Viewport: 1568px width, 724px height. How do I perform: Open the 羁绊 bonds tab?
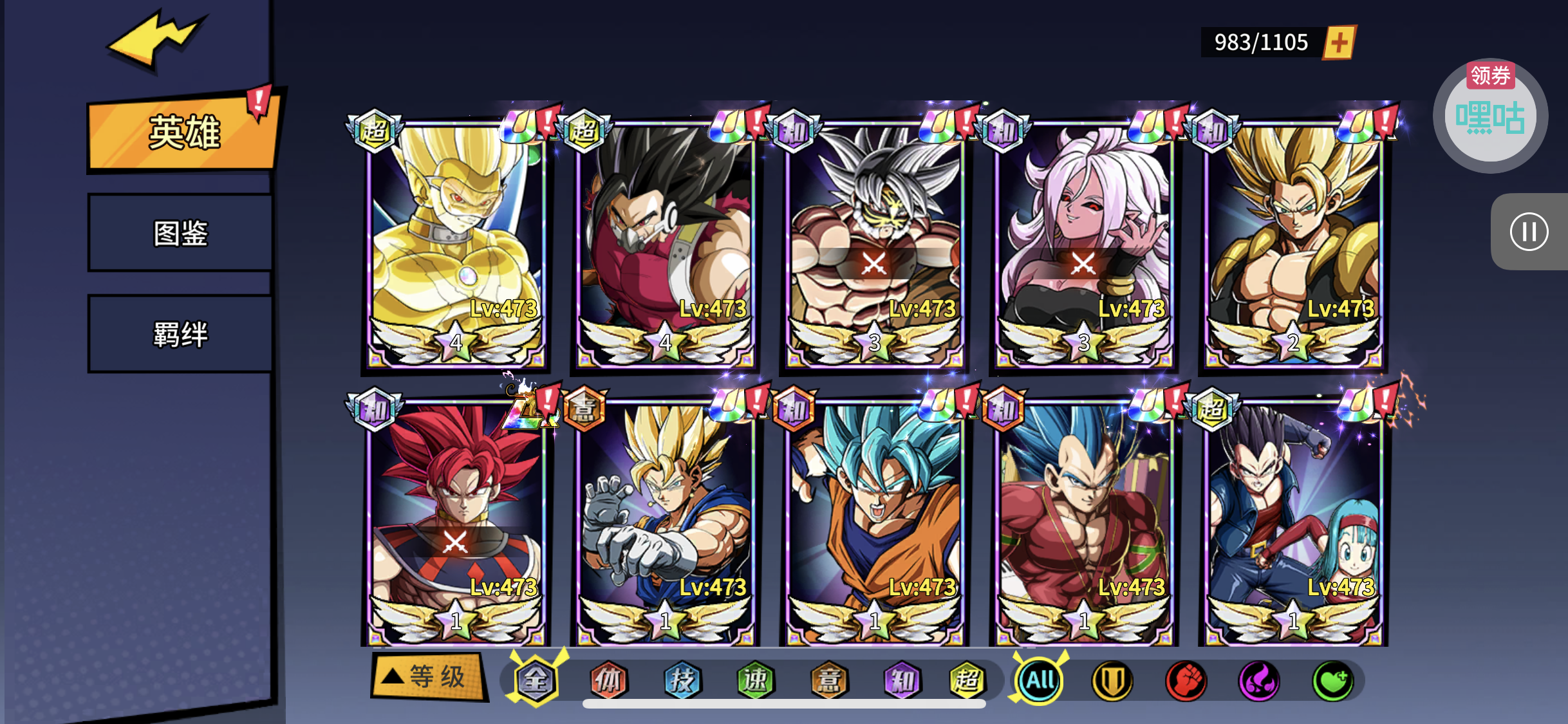click(180, 334)
